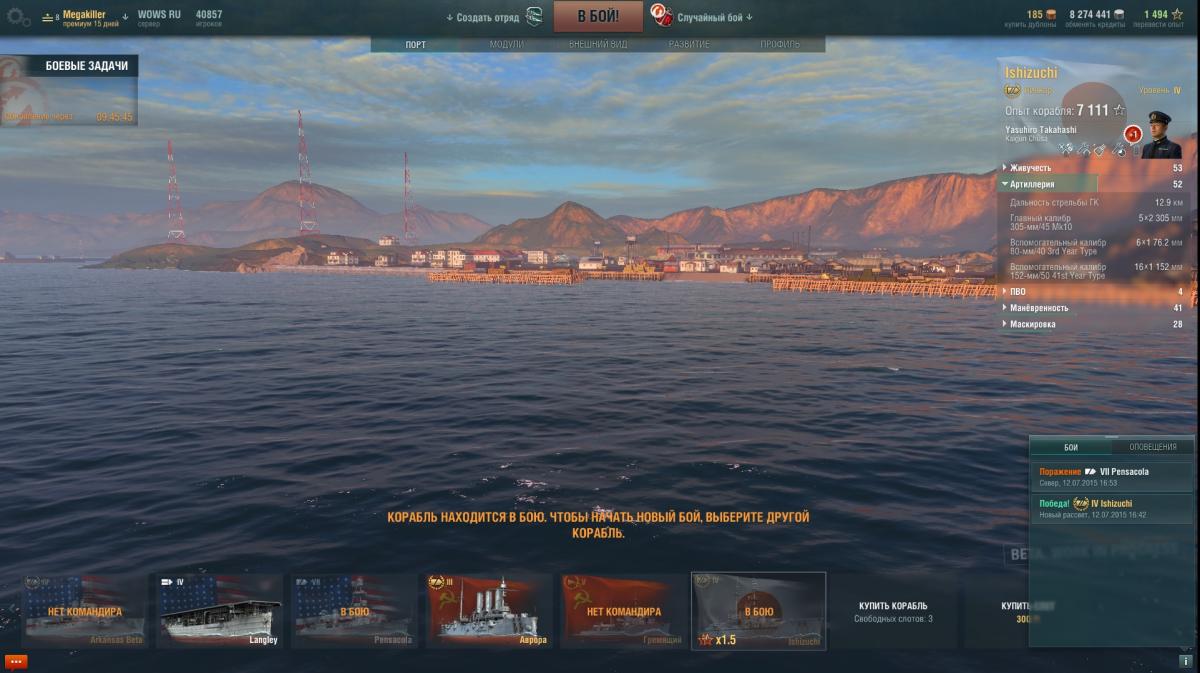View the Pensacola defeat battle result

coord(1110,476)
